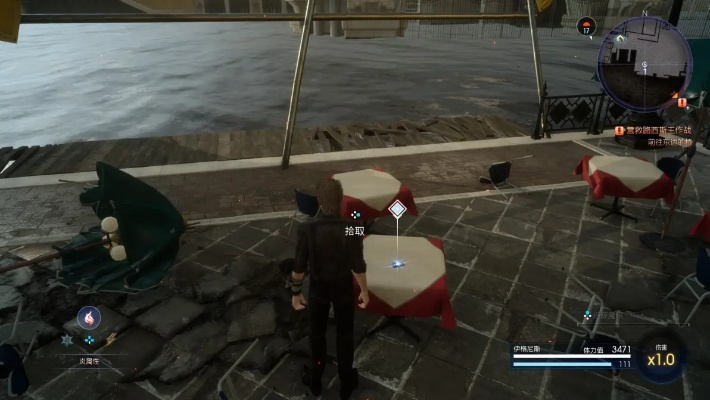Click the red counter badge showing 17
This screenshot has width=710, height=400.
point(587,27)
